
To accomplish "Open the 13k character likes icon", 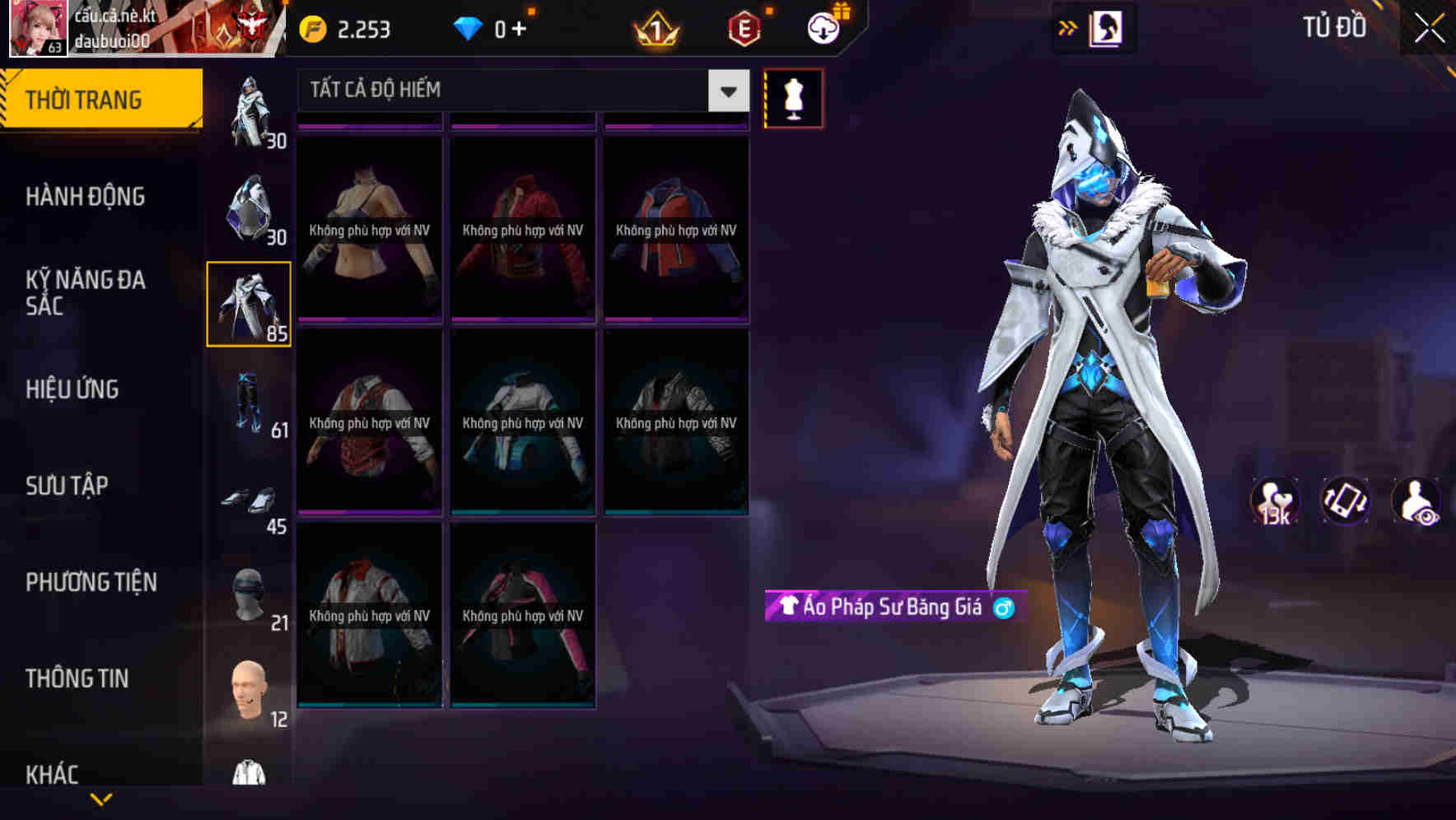I will click(1273, 501).
